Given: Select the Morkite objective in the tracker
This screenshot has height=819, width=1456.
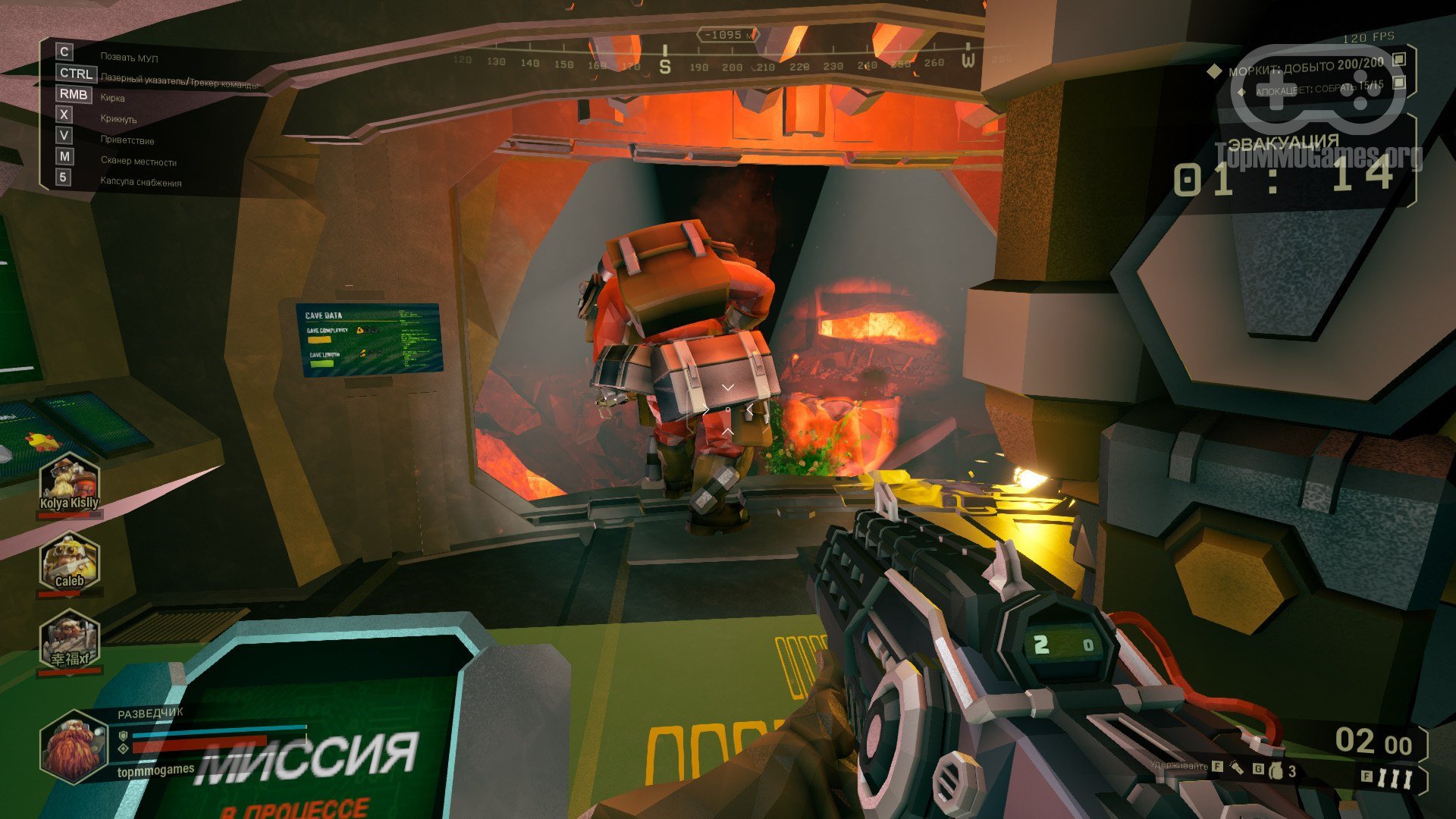Looking at the screenshot, I should pyautogui.click(x=1305, y=67).
